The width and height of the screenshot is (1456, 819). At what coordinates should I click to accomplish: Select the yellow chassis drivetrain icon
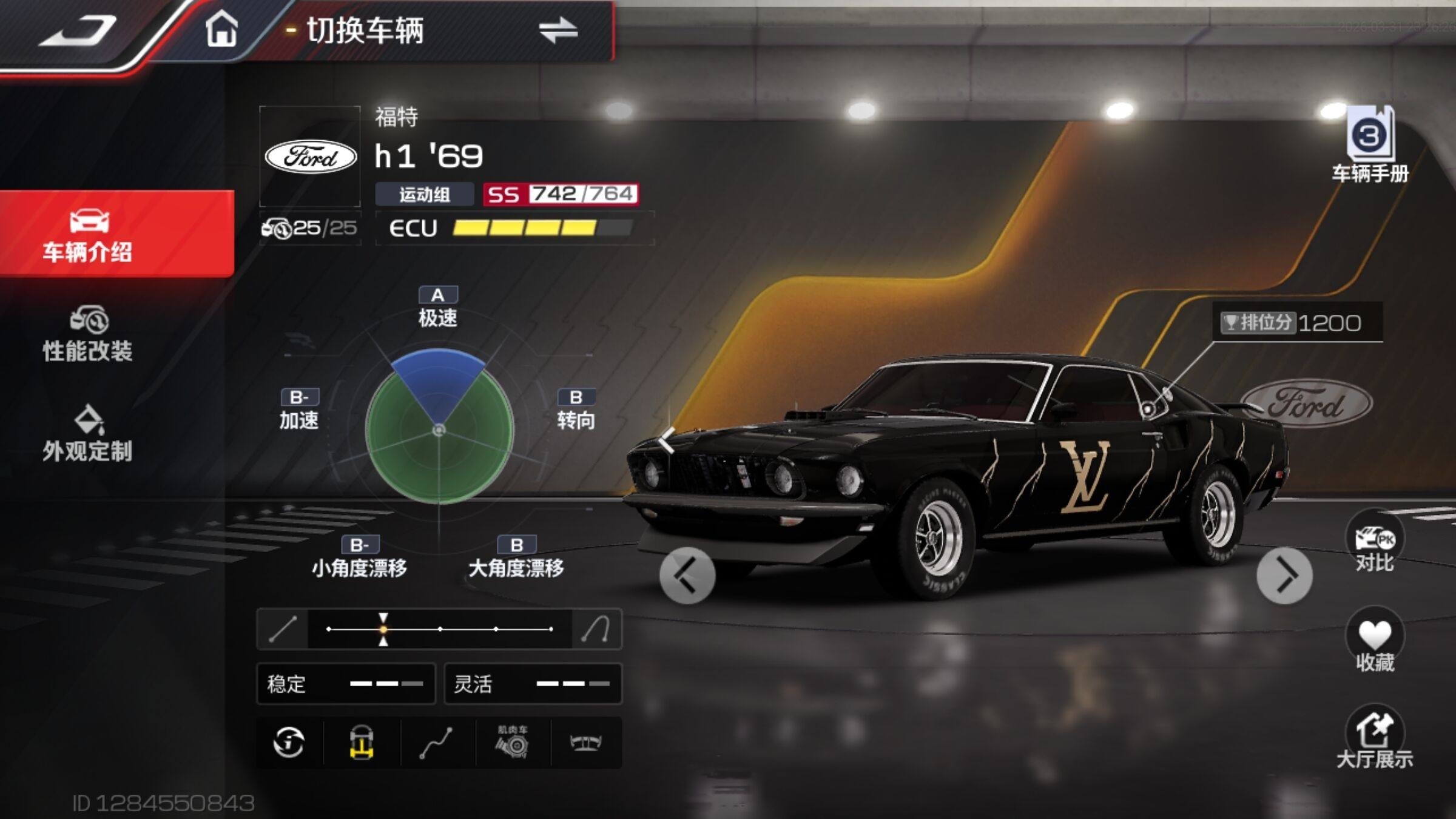coord(362,743)
